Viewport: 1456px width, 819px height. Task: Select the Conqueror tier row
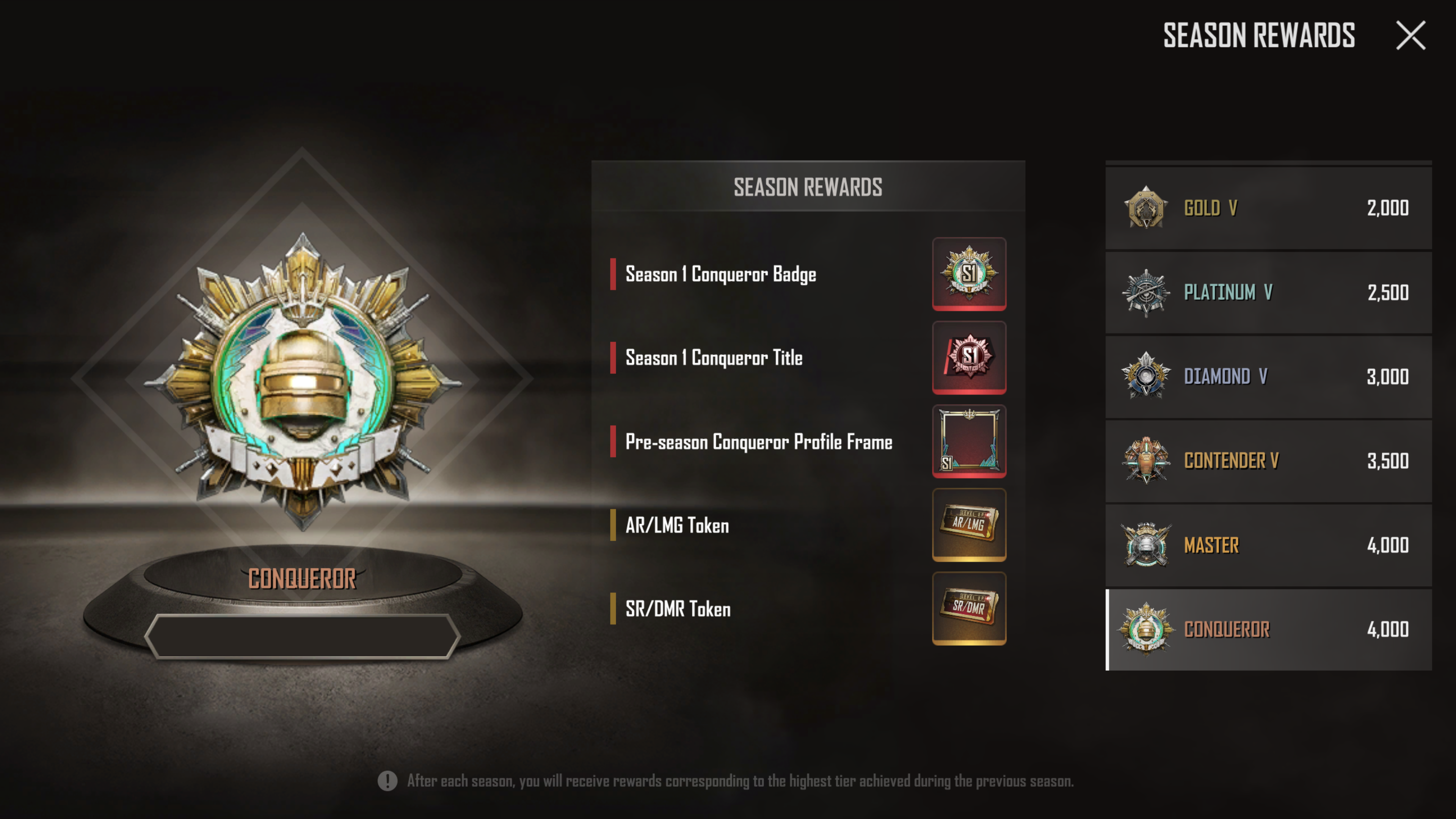tap(1268, 629)
